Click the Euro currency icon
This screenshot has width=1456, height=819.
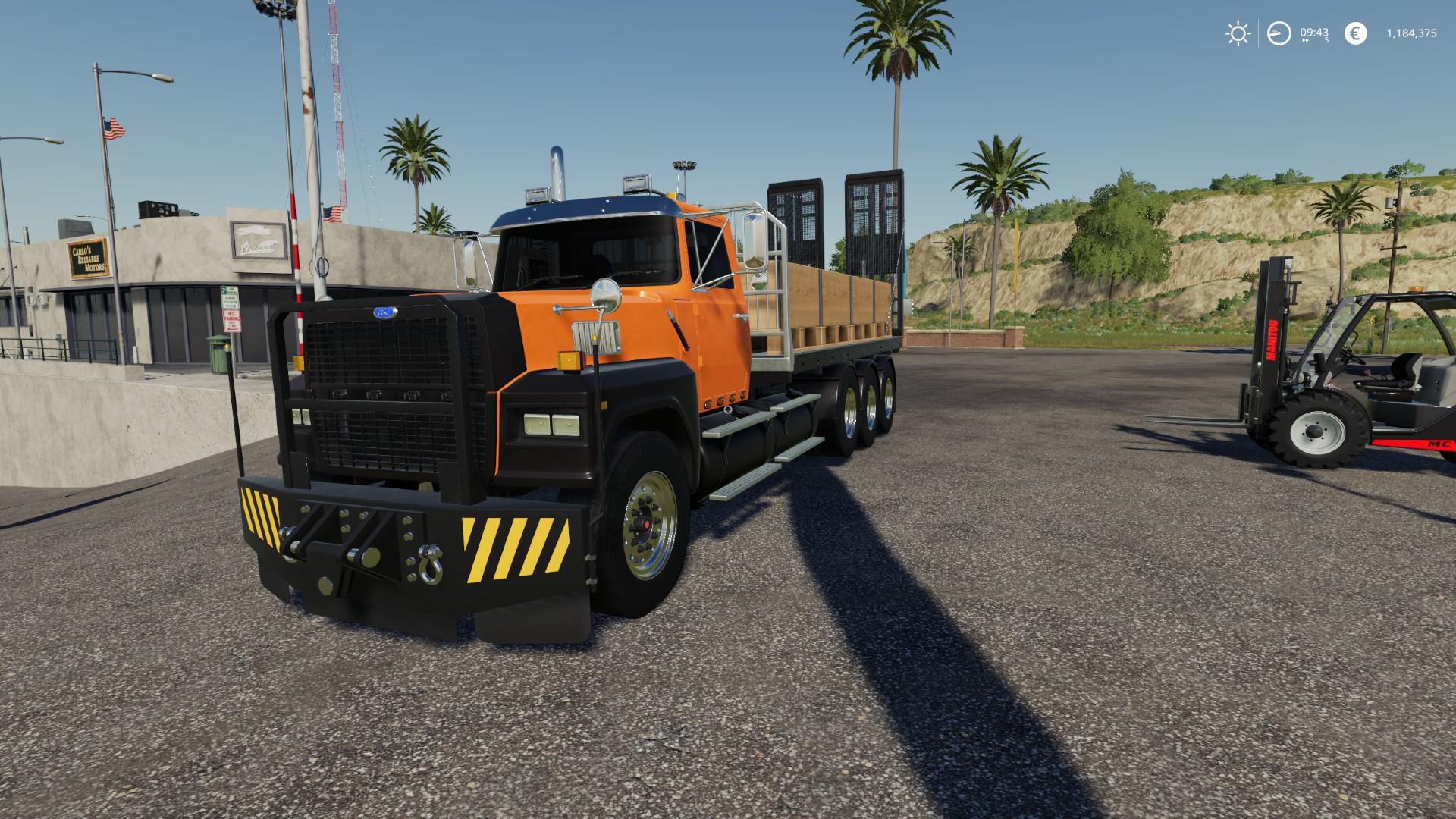point(1356,32)
